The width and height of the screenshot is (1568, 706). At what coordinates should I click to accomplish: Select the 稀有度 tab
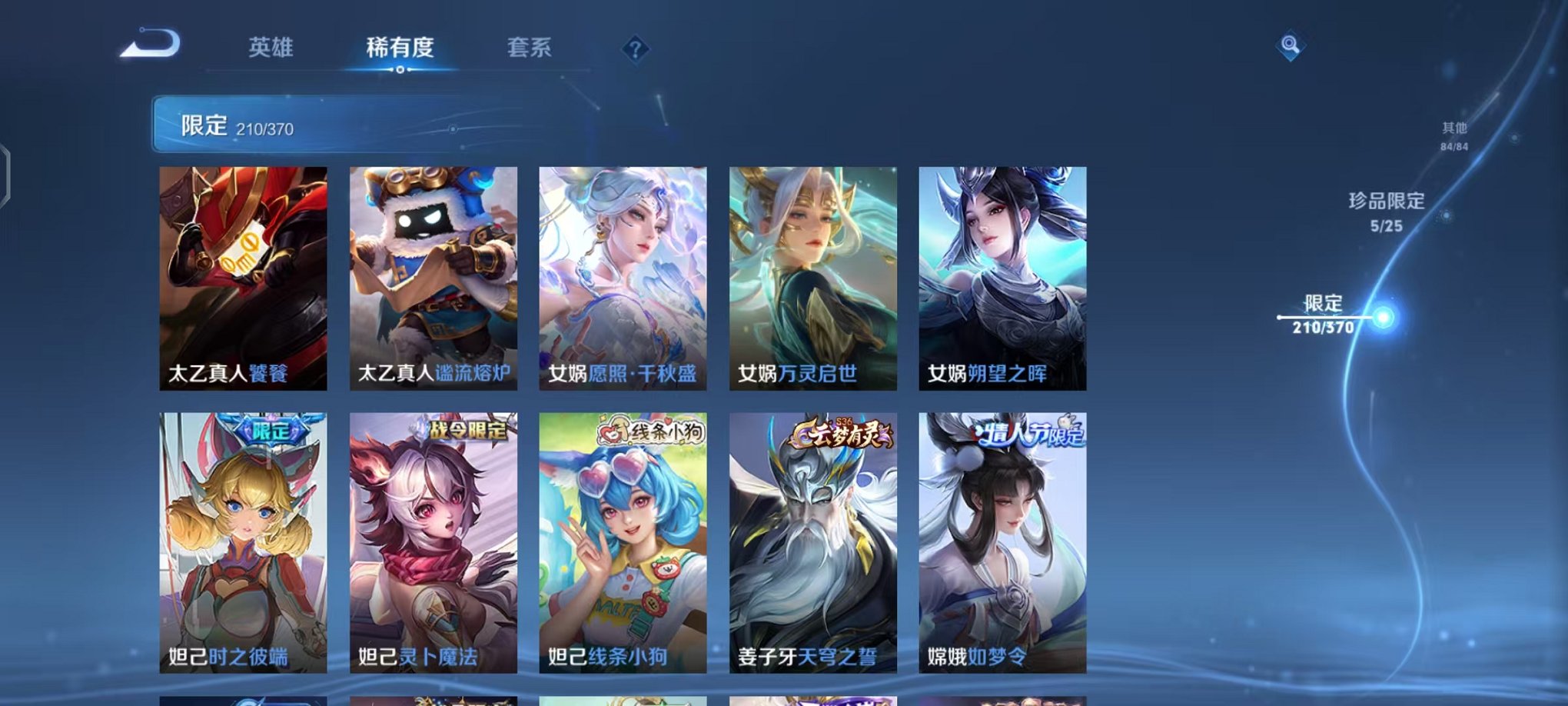tap(400, 48)
